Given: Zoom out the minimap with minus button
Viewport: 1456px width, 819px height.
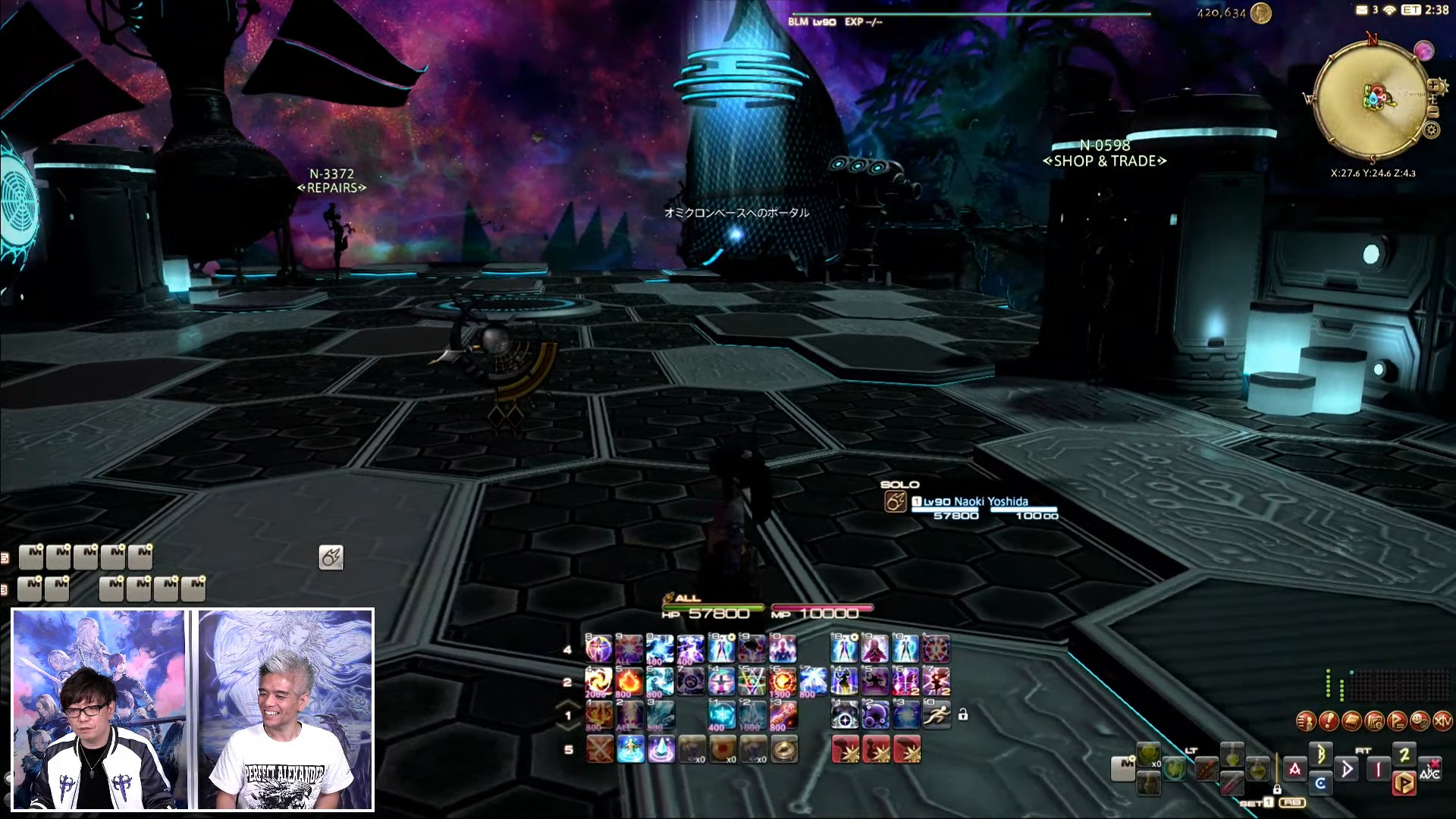Looking at the screenshot, I should tap(1432, 111).
